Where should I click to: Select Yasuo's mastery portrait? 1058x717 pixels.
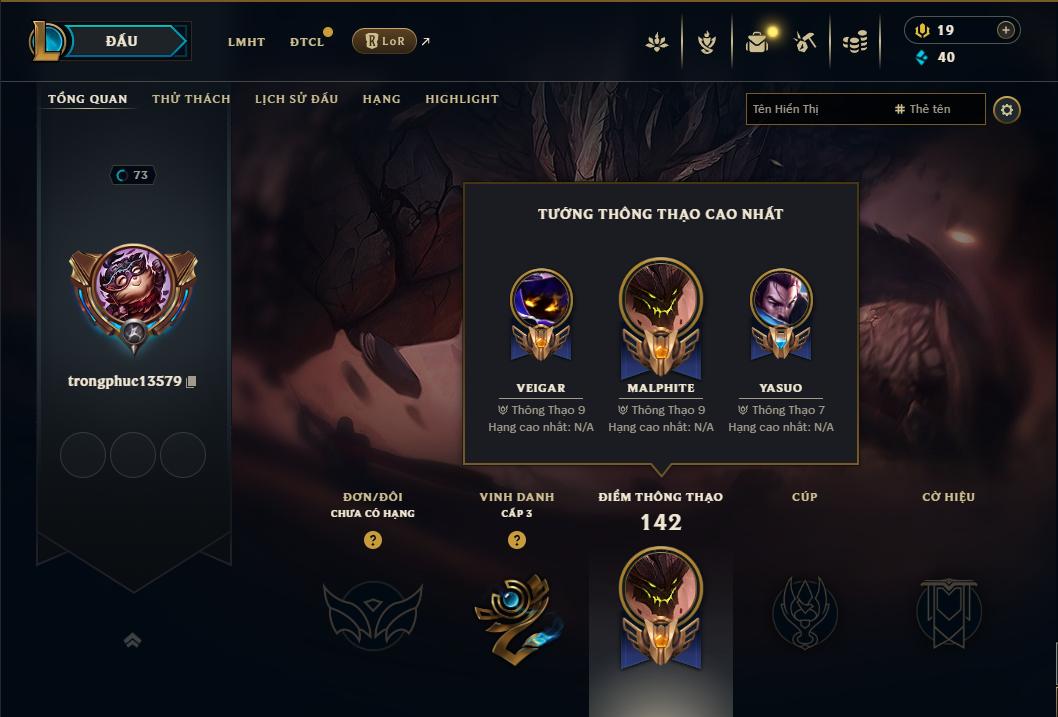coord(781,300)
